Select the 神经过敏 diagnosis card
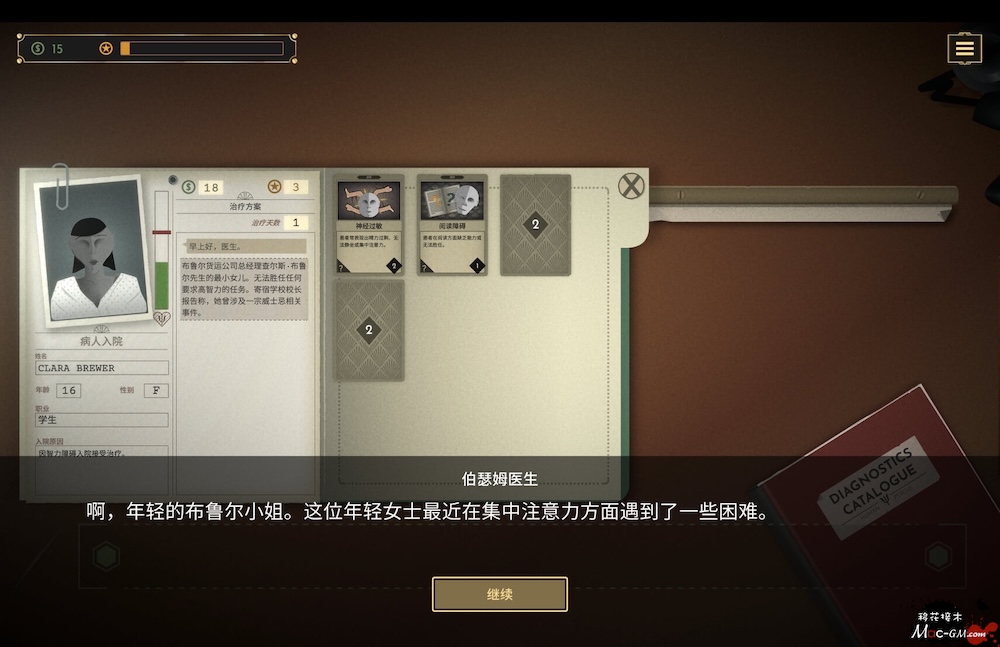Screen dimensions: 1000x647 tap(369, 225)
